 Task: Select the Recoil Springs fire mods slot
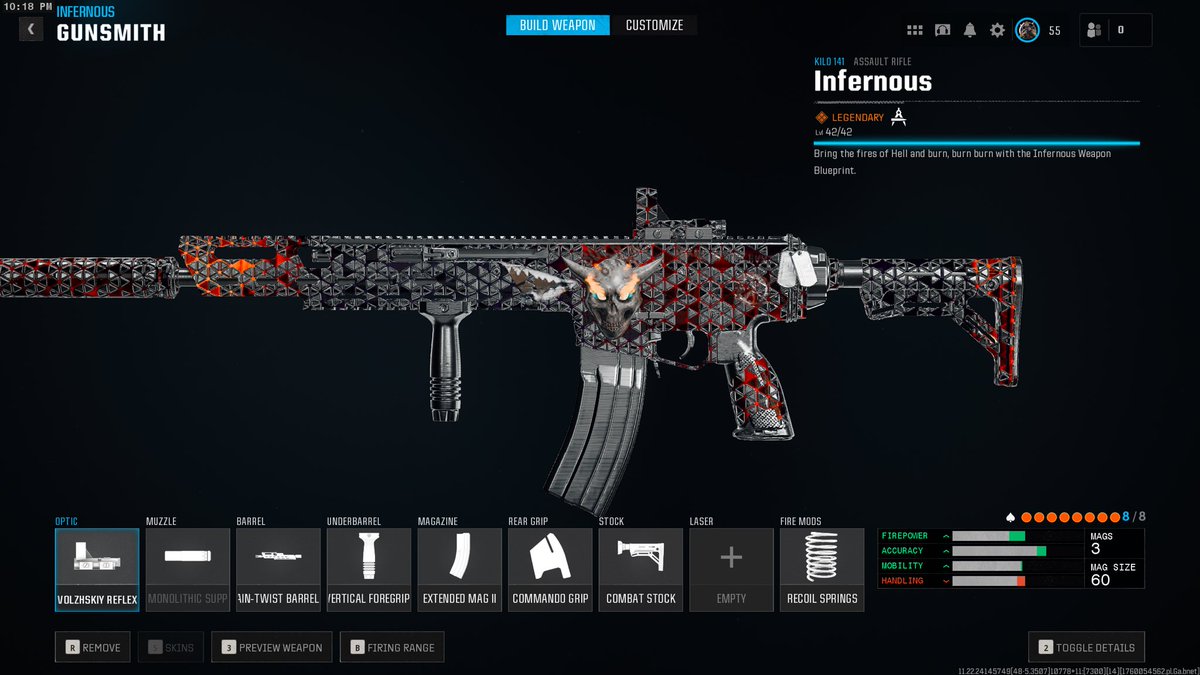(822, 569)
